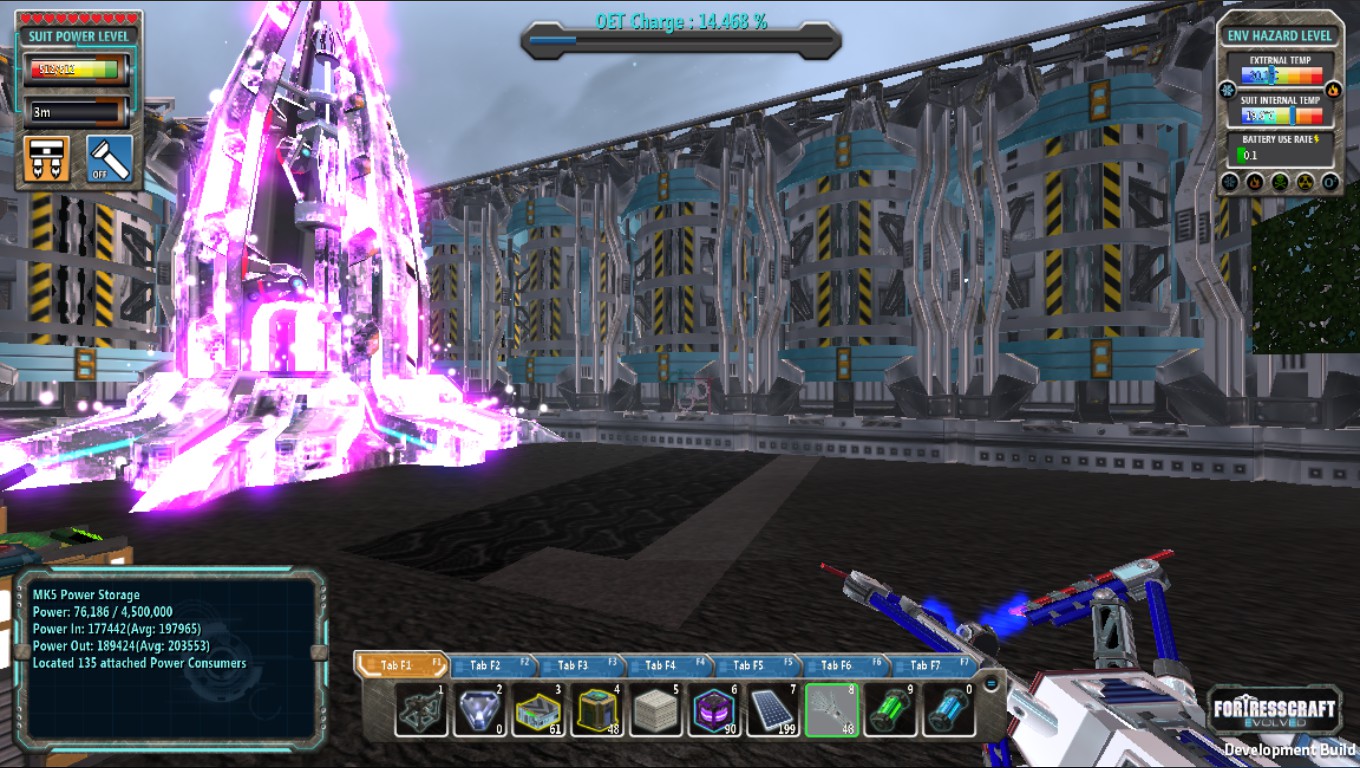This screenshot has height=768, width=1360.
Task: Choose the yellow-outlined flat machine block in slot 3
Action: point(538,710)
